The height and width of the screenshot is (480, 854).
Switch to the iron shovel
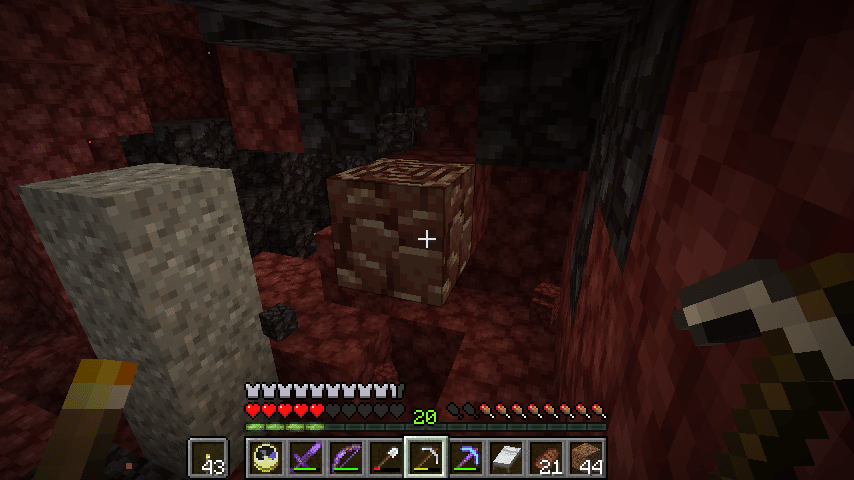[385, 458]
